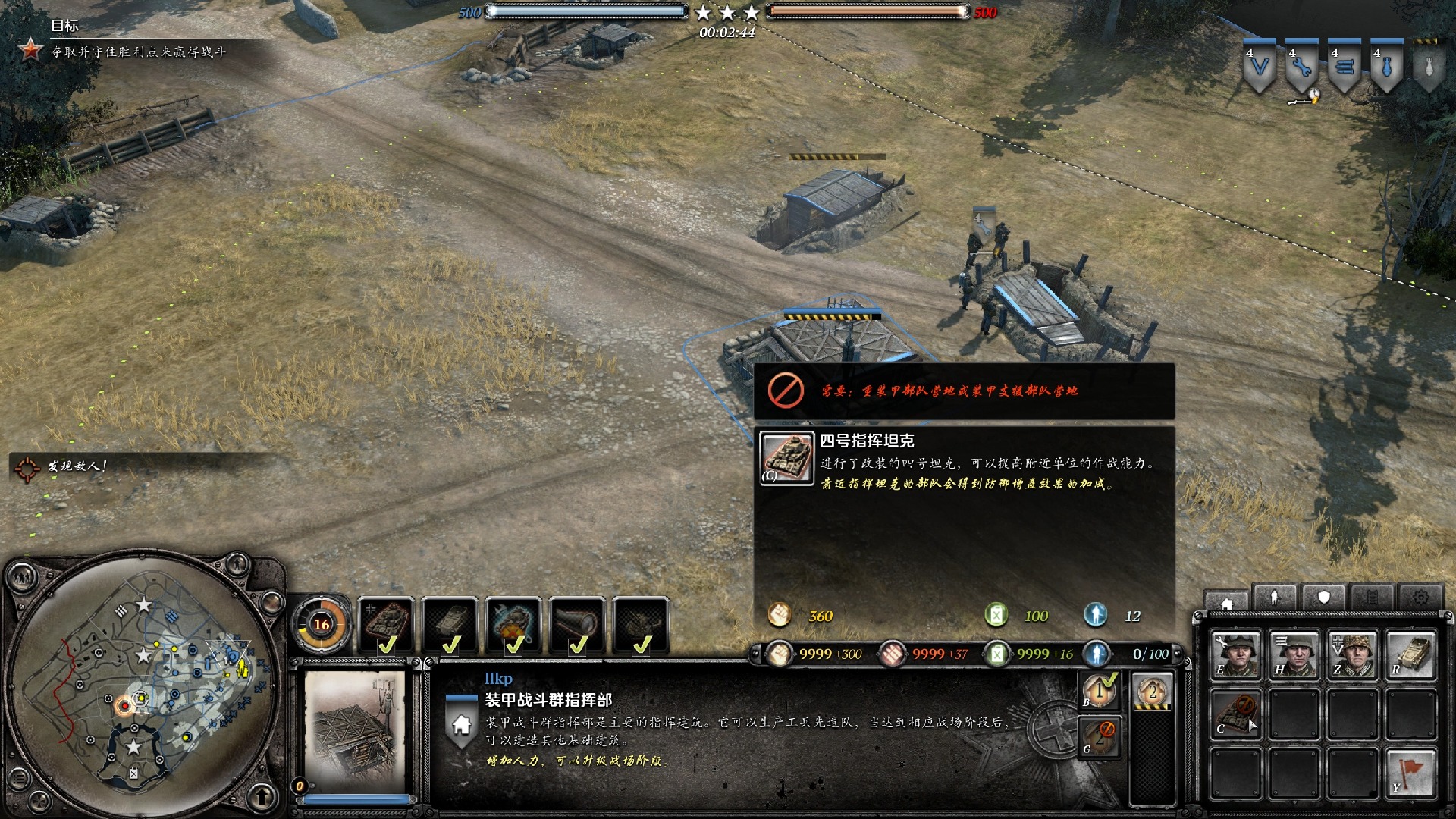Image resolution: width=1456 pixels, height=819 pixels.
Task: Build the tan half-track vehicle
Action: click(1410, 654)
